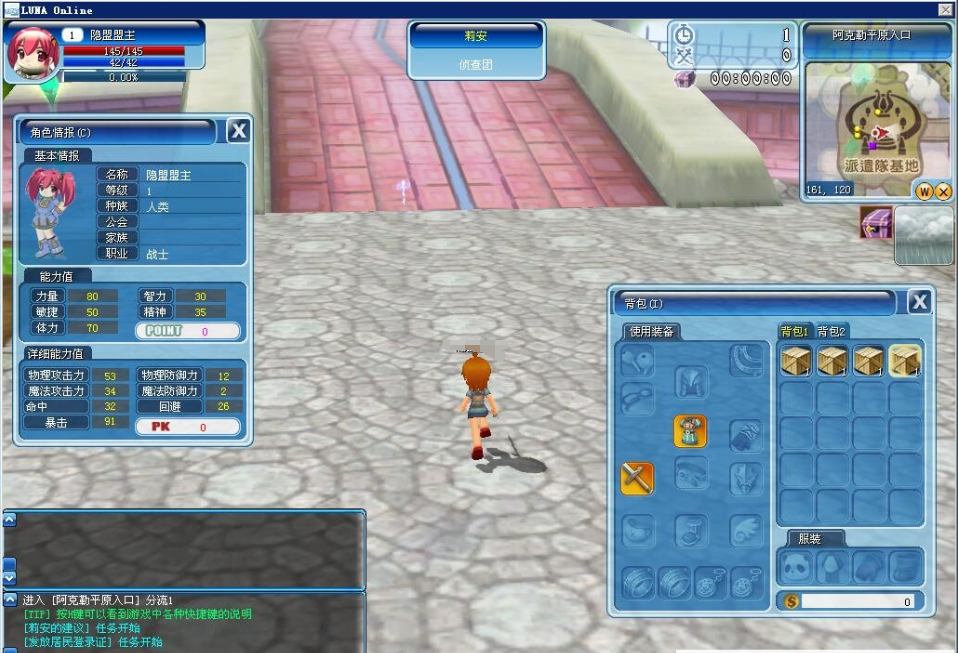Click the 服装 costume section label

(813, 538)
